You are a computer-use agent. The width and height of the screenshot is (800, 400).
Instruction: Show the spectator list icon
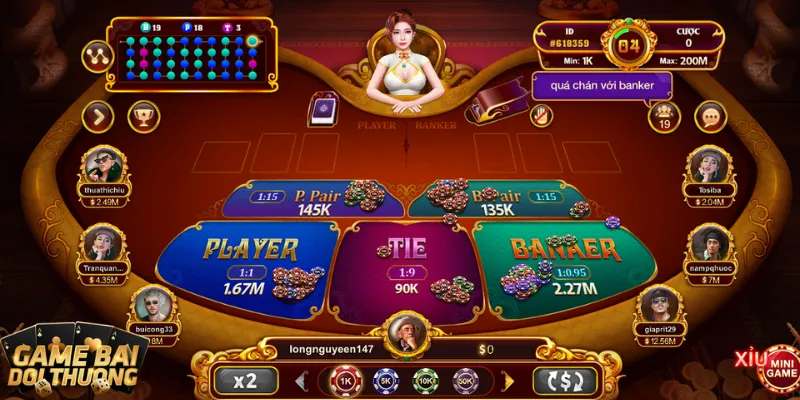(663, 116)
